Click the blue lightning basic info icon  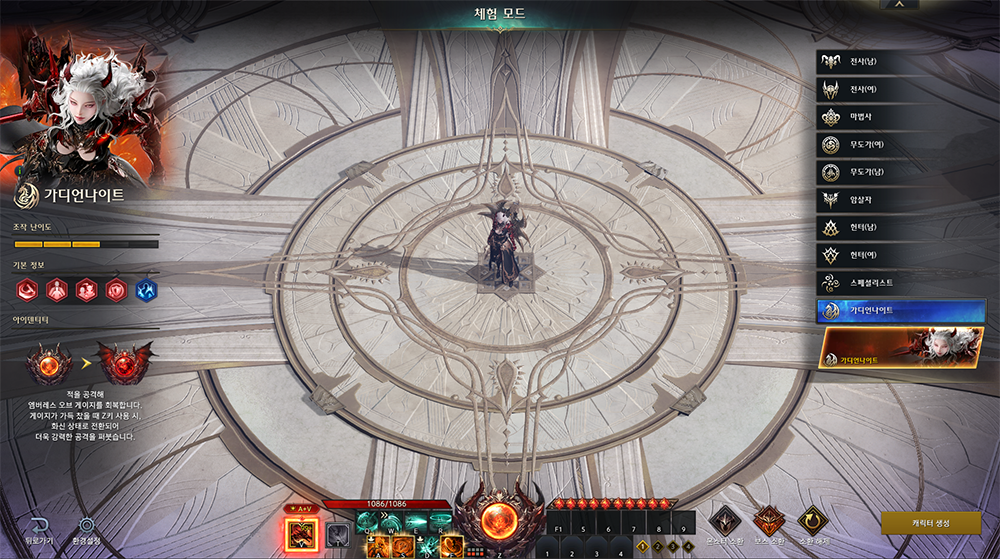(147, 290)
